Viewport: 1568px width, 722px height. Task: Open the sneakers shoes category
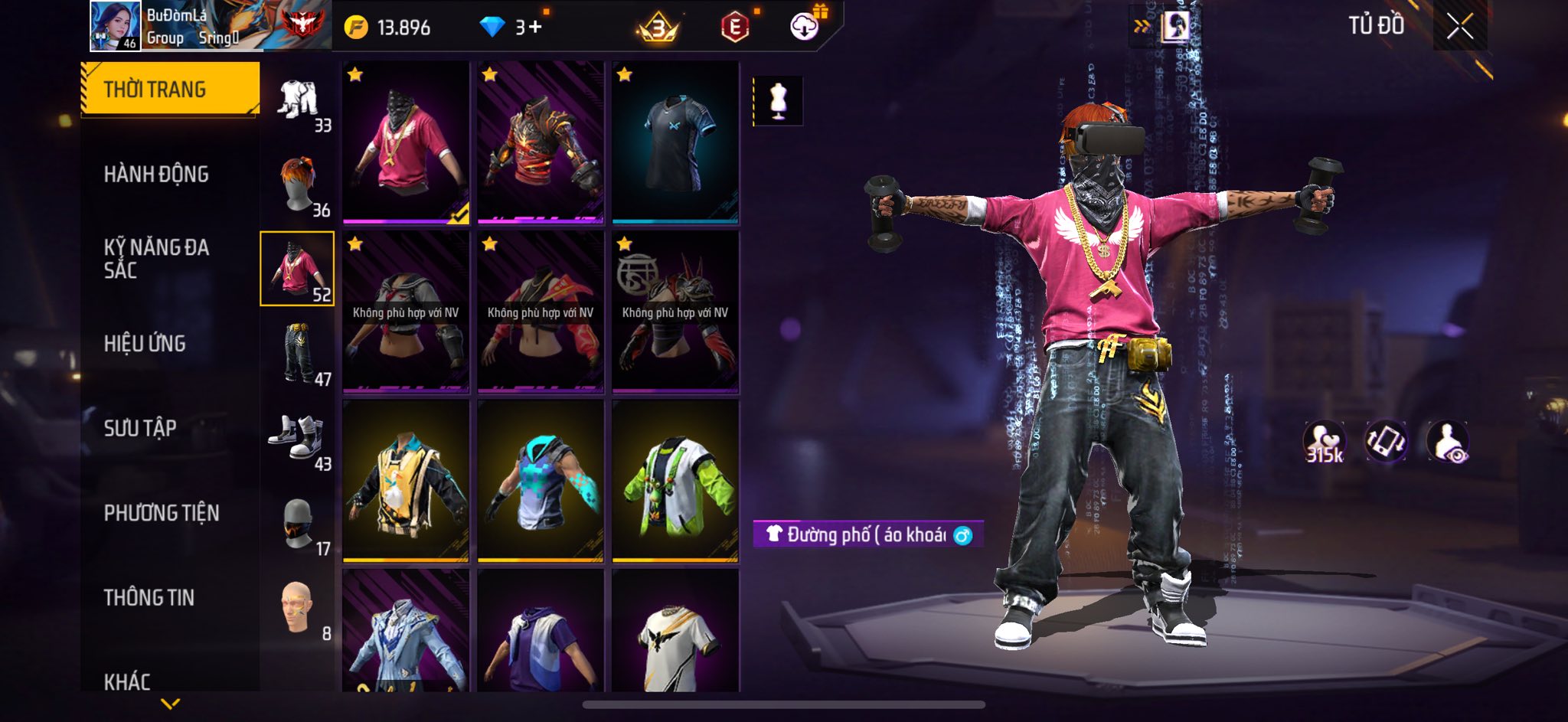tap(298, 438)
